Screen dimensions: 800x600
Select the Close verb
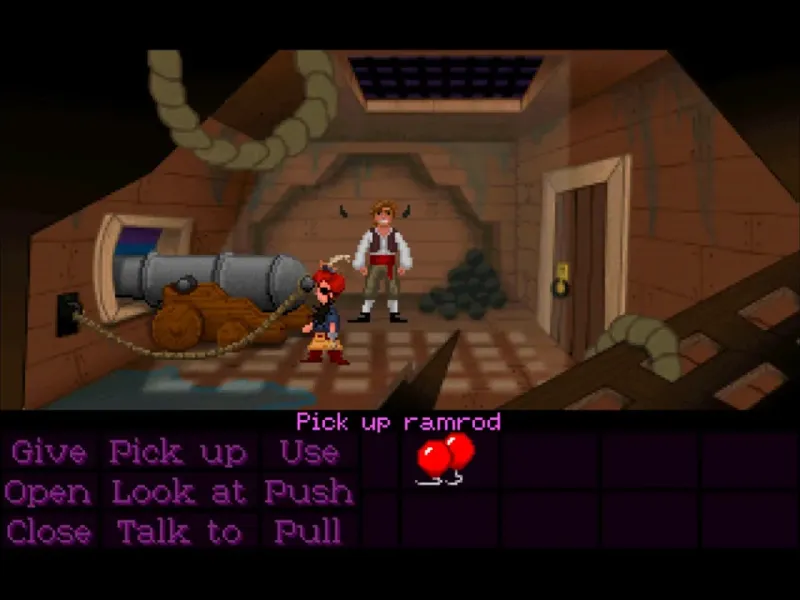[47, 532]
